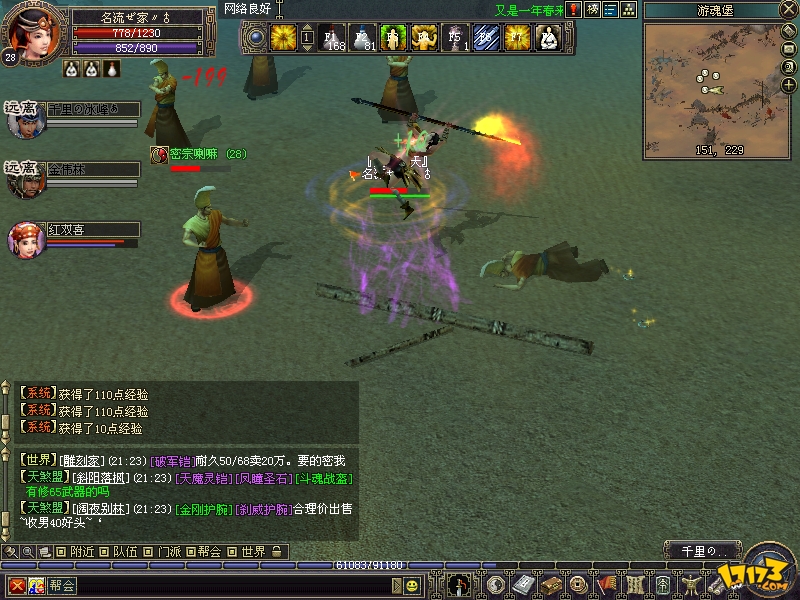The width and height of the screenshot is (800, 600).
Task: Click the red exclamation mark icon
Action: click(573, 10)
